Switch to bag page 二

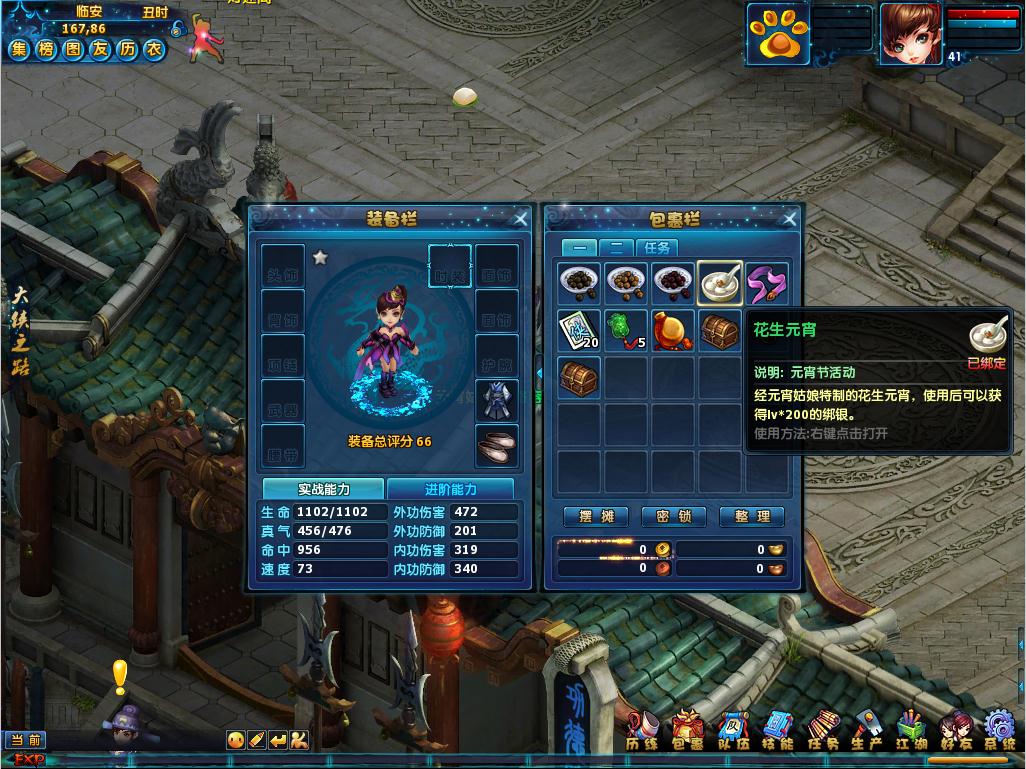[617, 247]
